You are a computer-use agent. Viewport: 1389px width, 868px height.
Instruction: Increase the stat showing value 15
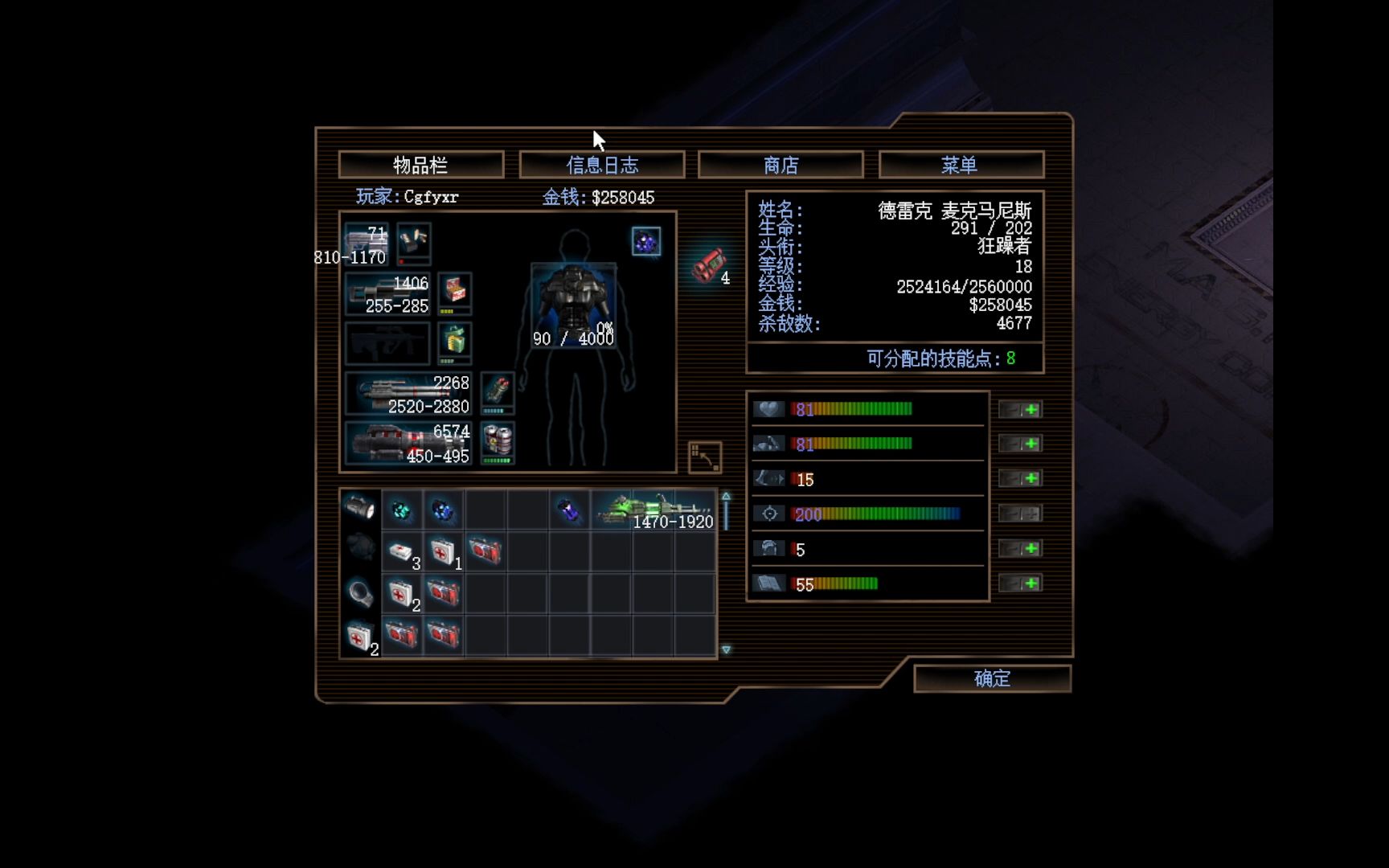1031,479
